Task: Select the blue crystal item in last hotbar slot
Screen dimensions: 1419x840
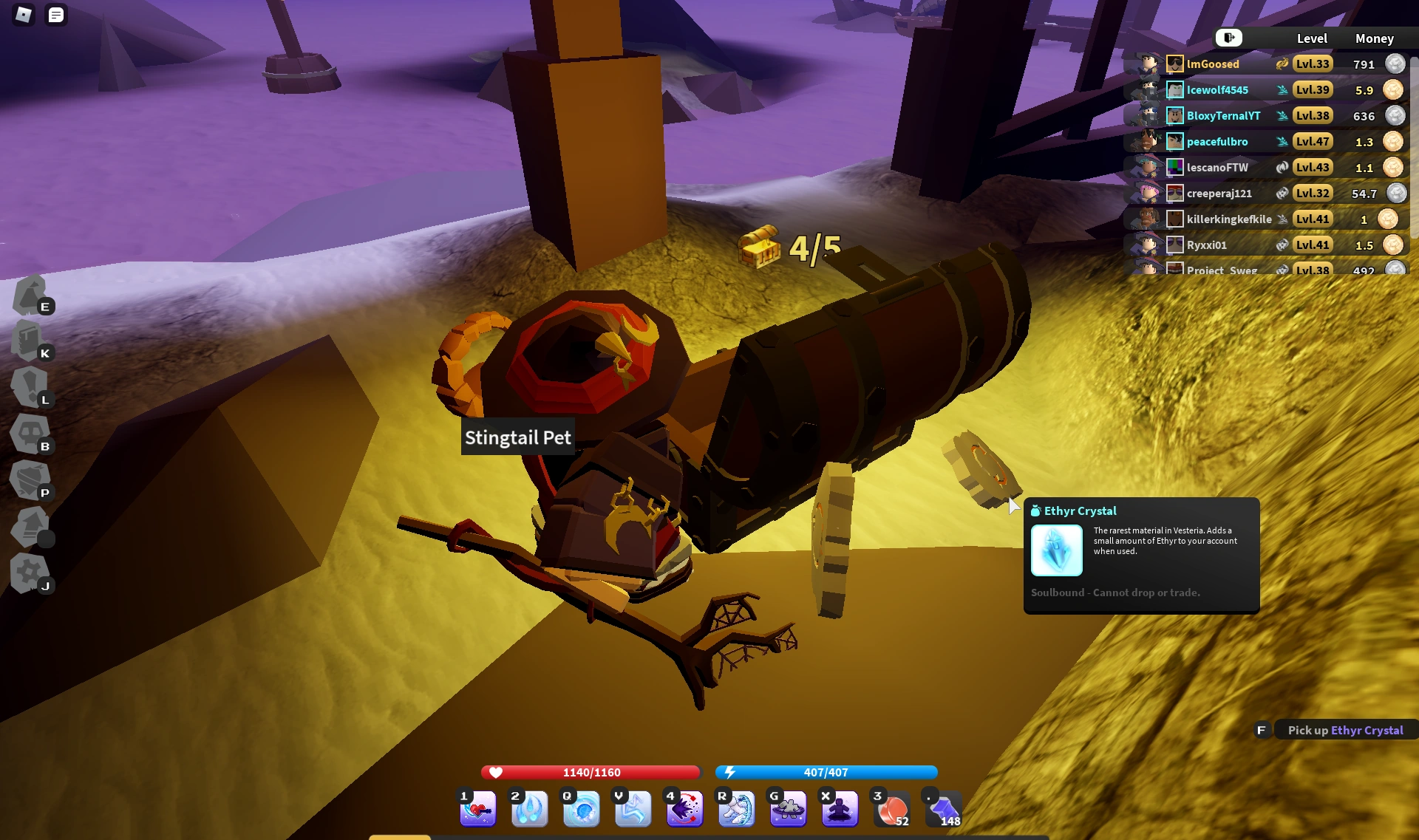Action: tap(943, 809)
